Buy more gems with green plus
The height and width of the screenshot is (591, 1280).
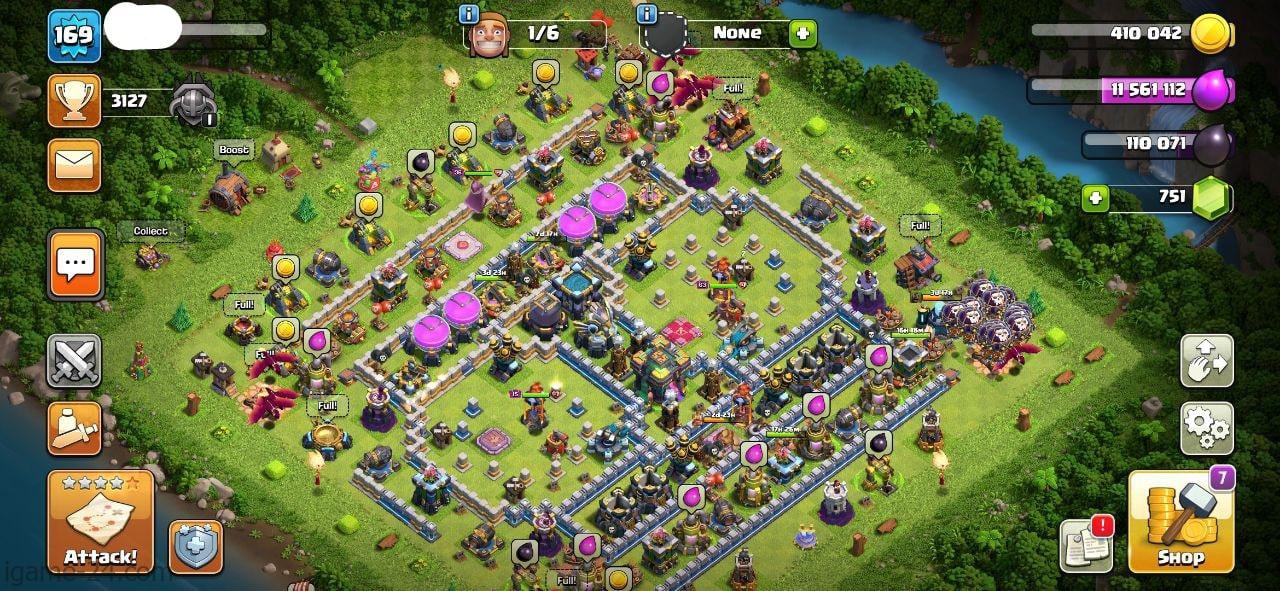coord(1096,197)
